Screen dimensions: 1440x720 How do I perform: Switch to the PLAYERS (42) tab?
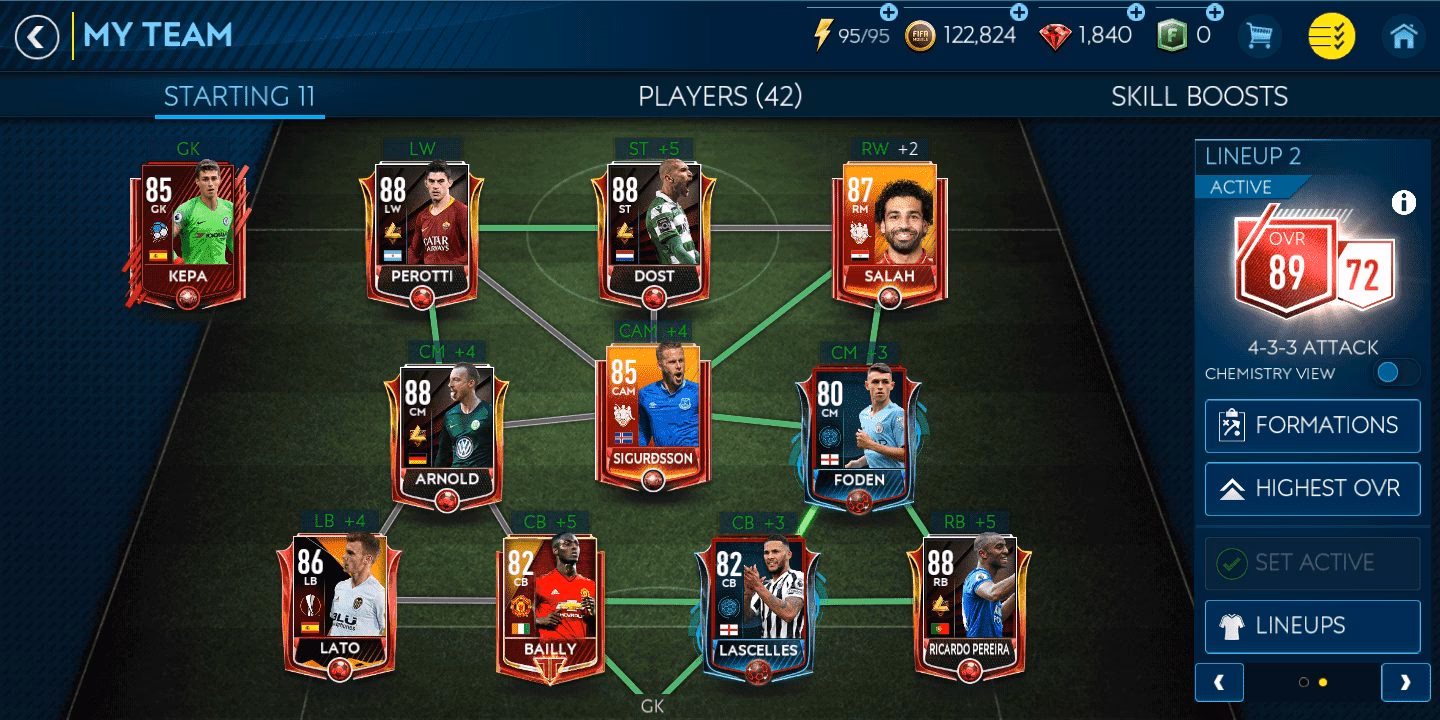point(719,97)
